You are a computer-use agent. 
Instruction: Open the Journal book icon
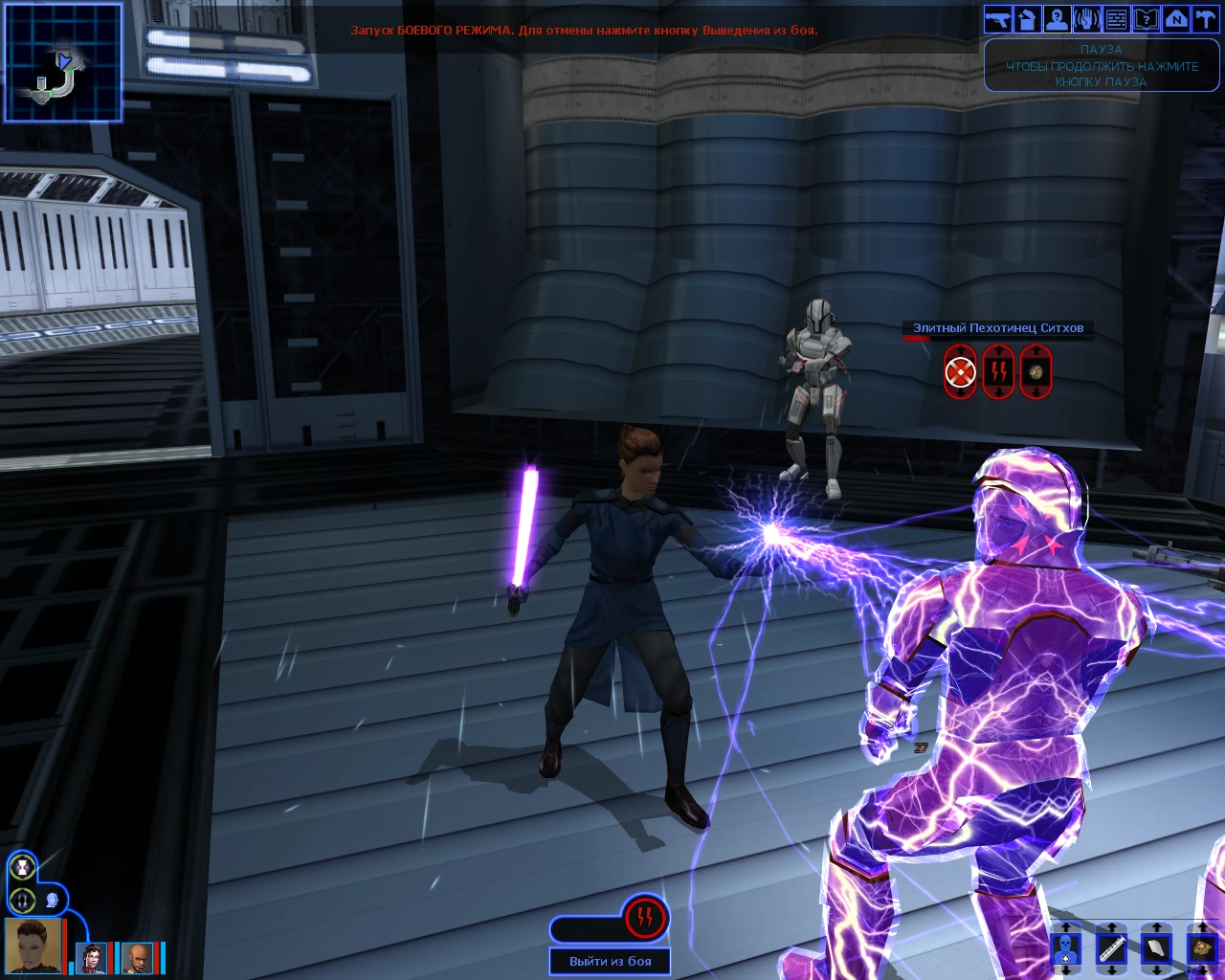click(x=1144, y=18)
